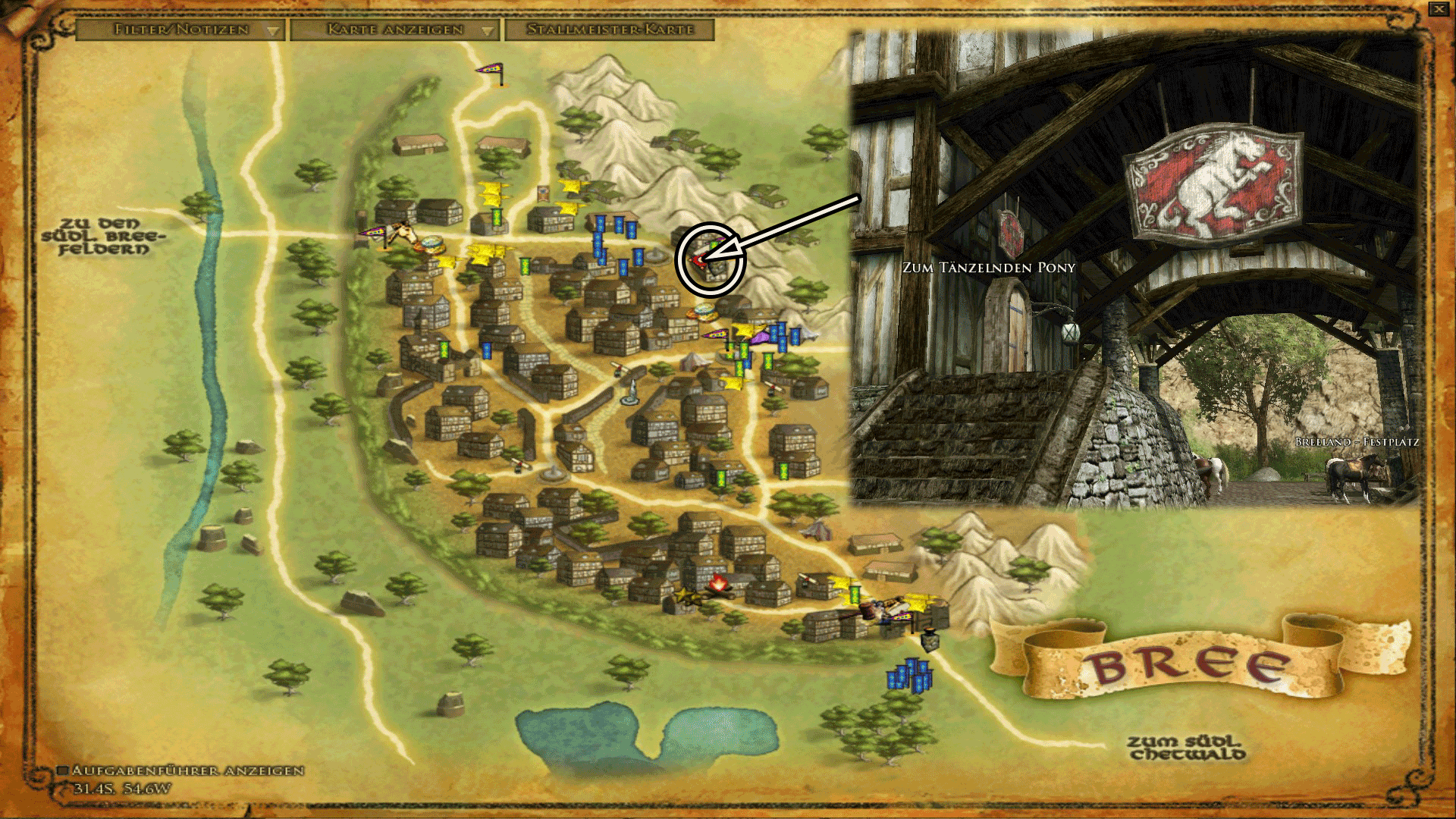Viewport: 1456px width, 819px height.
Task: Click the red marker inside the white circle
Action: click(x=697, y=260)
